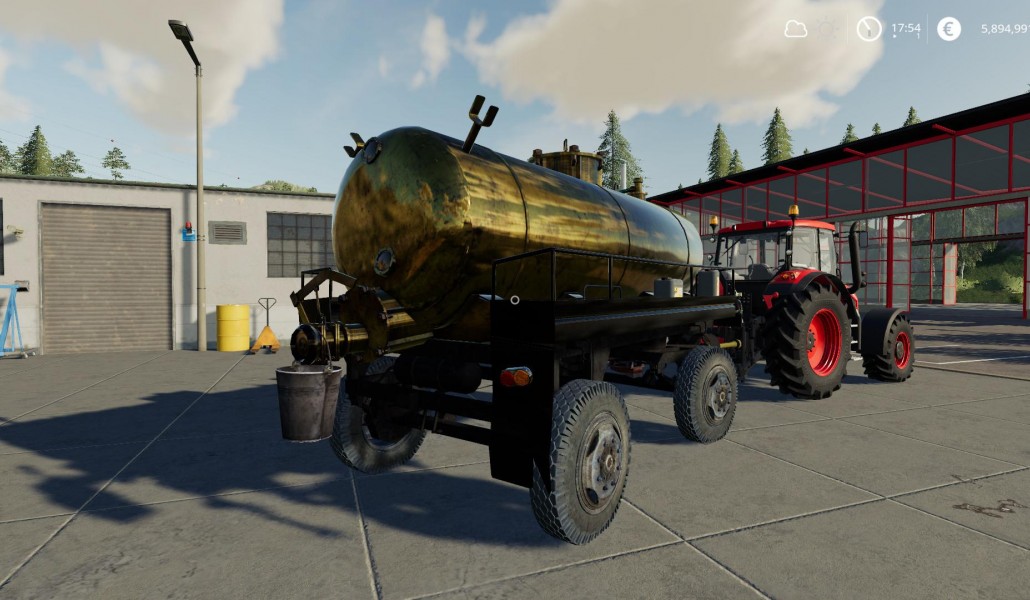Click the faded sun weather icon
1030x600 pixels.
(x=827, y=29)
